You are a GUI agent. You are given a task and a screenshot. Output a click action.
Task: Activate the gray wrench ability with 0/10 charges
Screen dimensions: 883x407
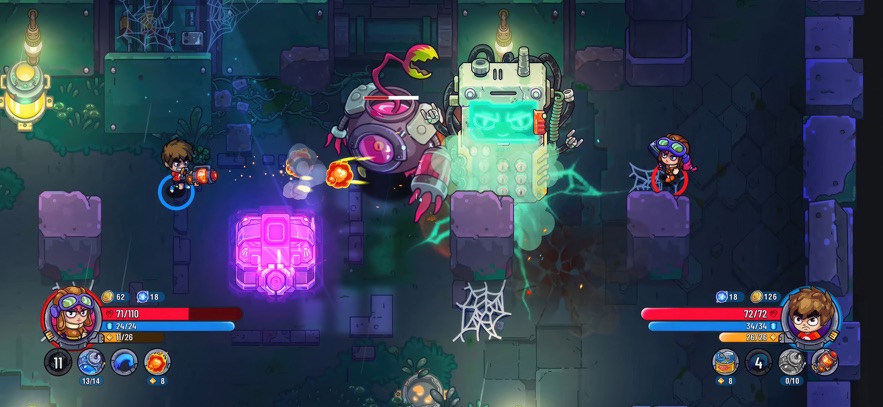point(791,361)
